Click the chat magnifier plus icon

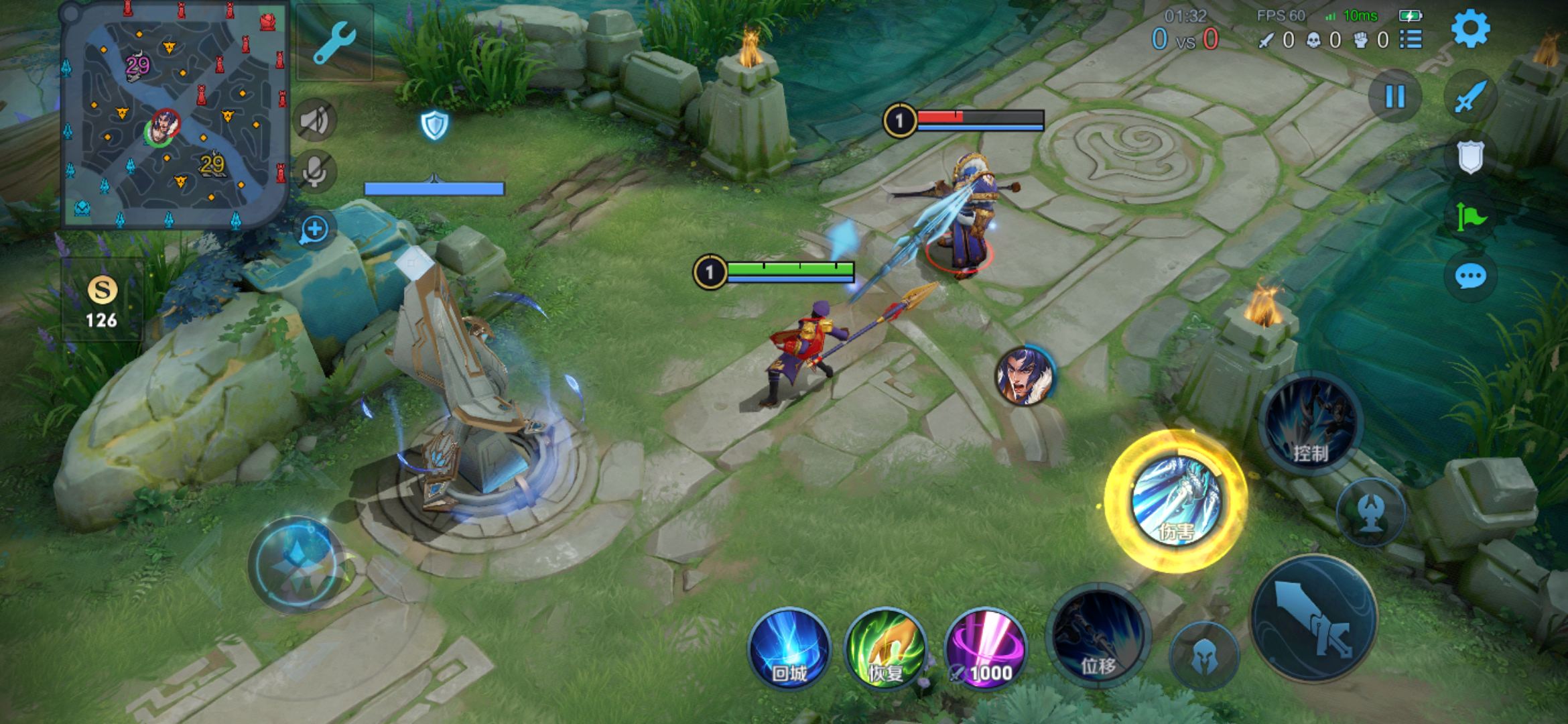tap(314, 230)
